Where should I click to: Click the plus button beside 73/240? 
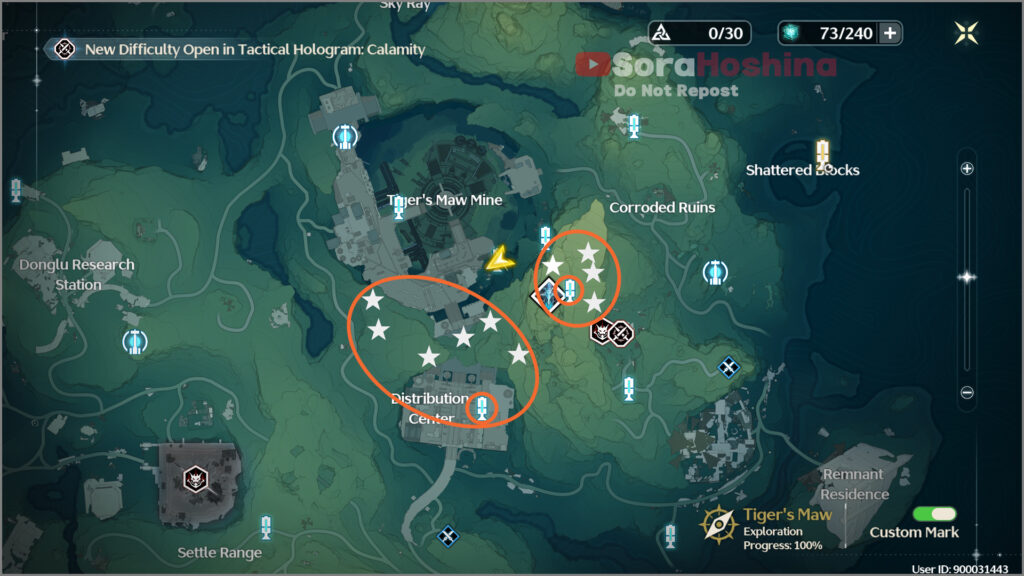pyautogui.click(x=889, y=33)
